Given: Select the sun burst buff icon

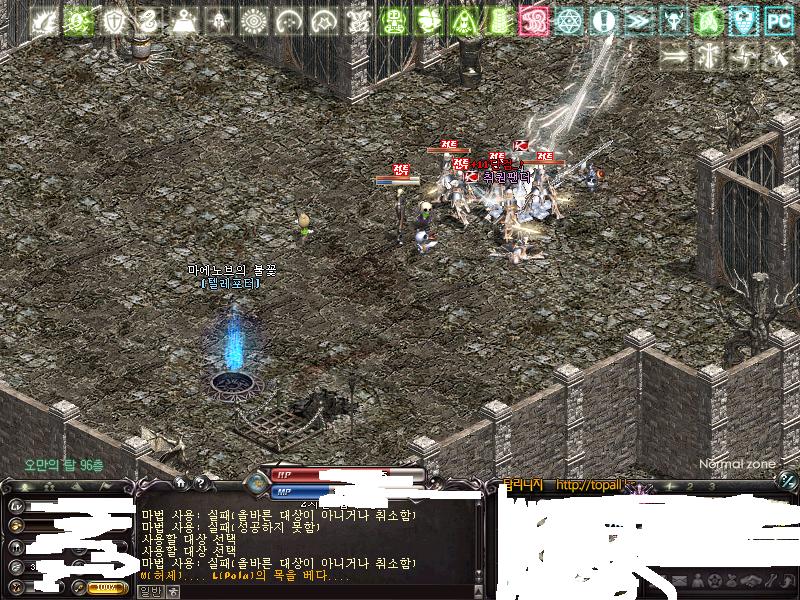Looking at the screenshot, I should pyautogui.click(x=255, y=20).
